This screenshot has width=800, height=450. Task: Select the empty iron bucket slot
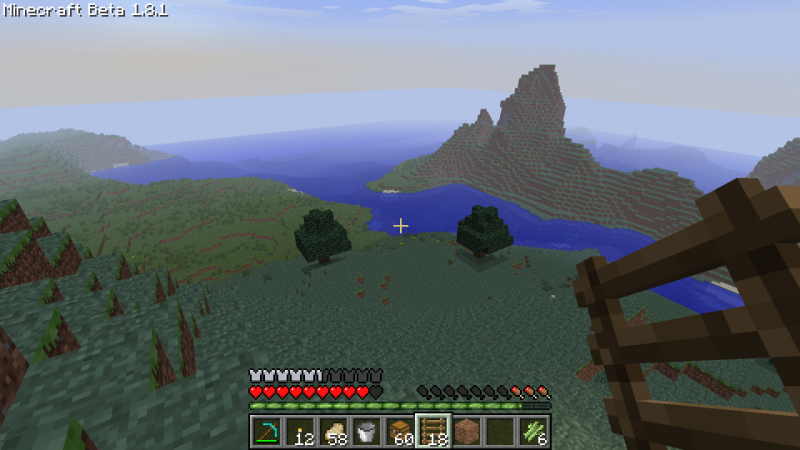tap(366, 432)
